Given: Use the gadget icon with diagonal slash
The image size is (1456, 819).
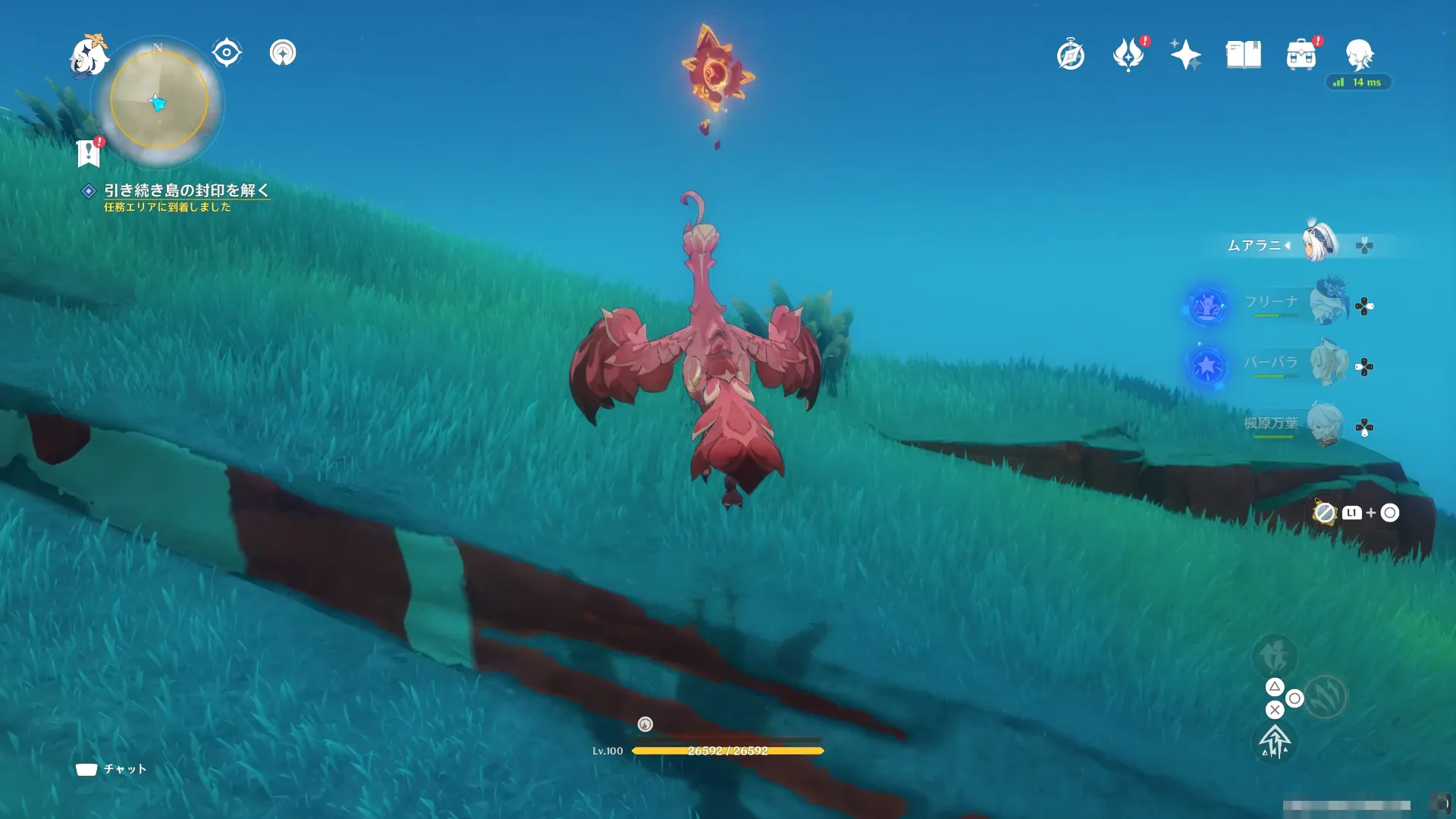Looking at the screenshot, I should point(1324,513).
